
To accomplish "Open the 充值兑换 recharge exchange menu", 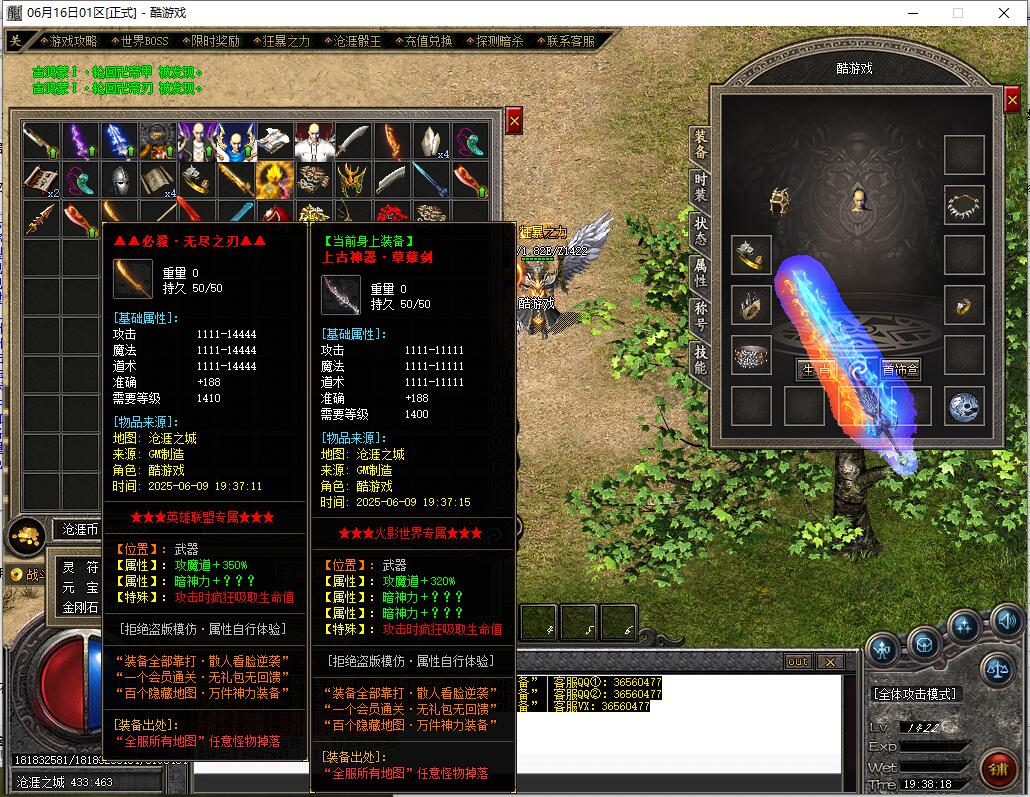I will click(x=428, y=41).
